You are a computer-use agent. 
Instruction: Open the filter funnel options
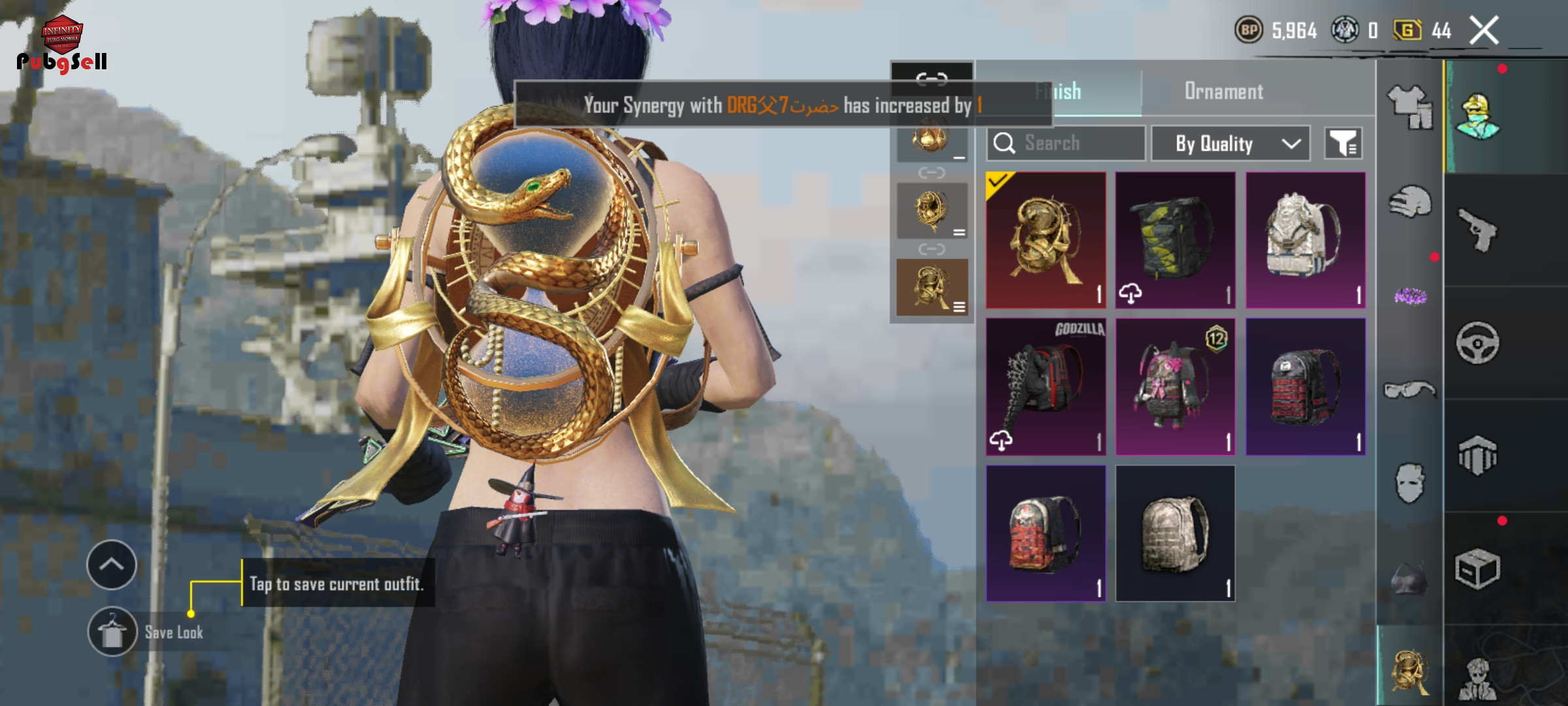point(1343,143)
